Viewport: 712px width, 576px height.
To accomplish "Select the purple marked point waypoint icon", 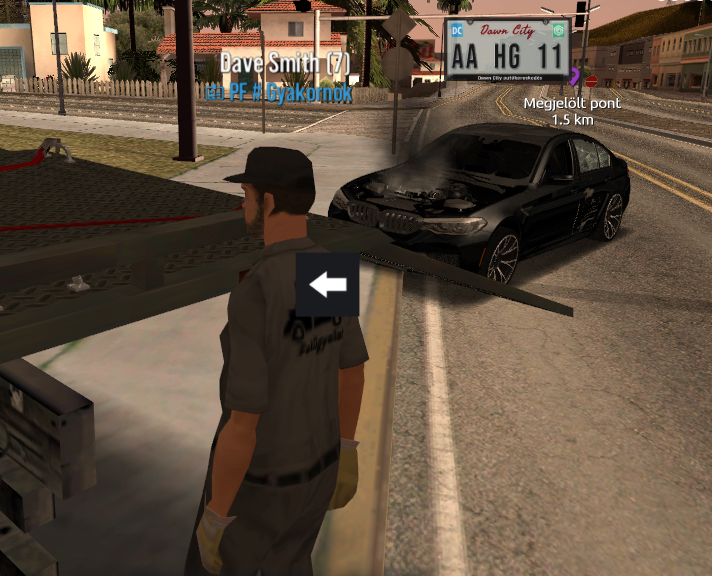I will click(575, 77).
